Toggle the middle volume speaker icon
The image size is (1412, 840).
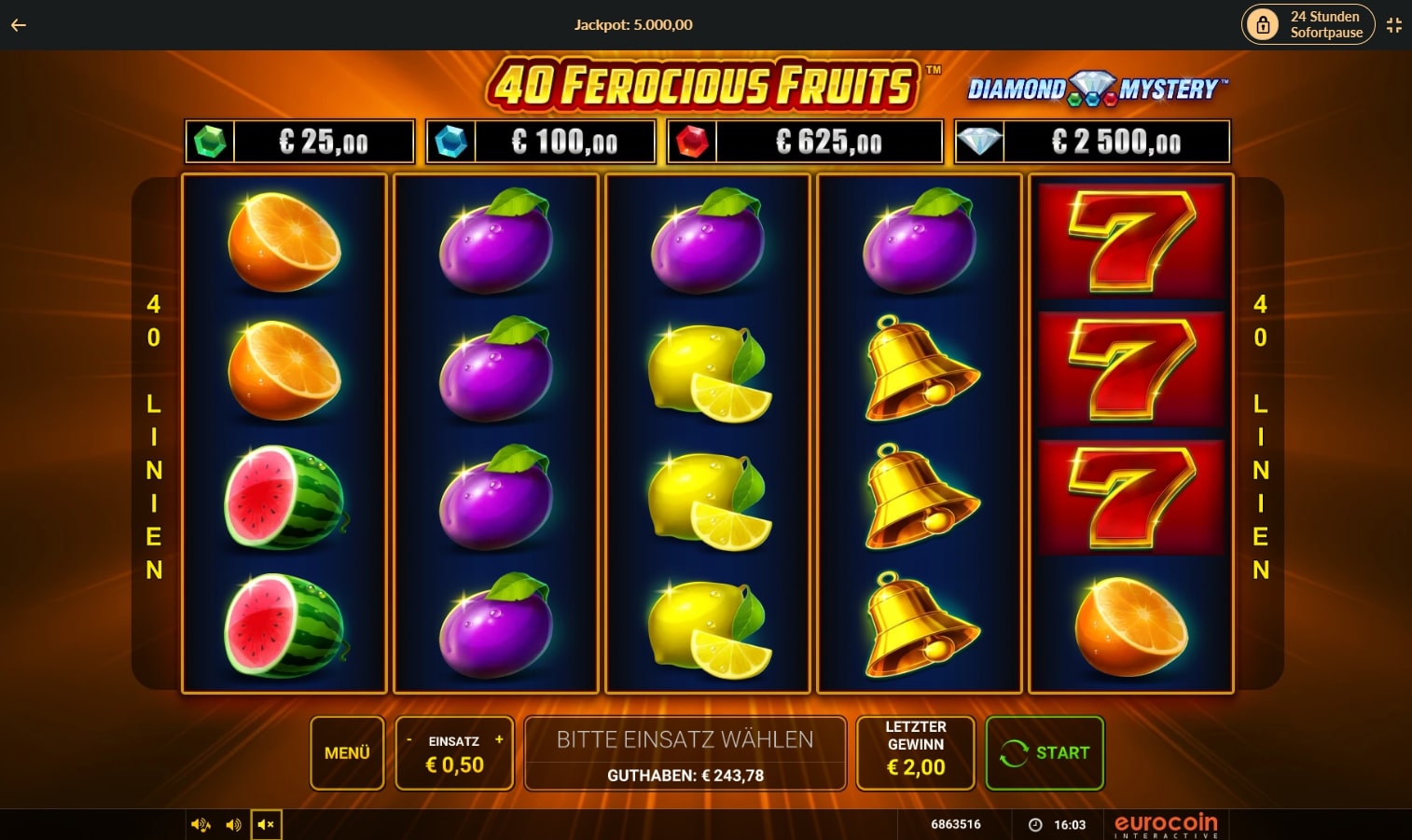point(233,824)
